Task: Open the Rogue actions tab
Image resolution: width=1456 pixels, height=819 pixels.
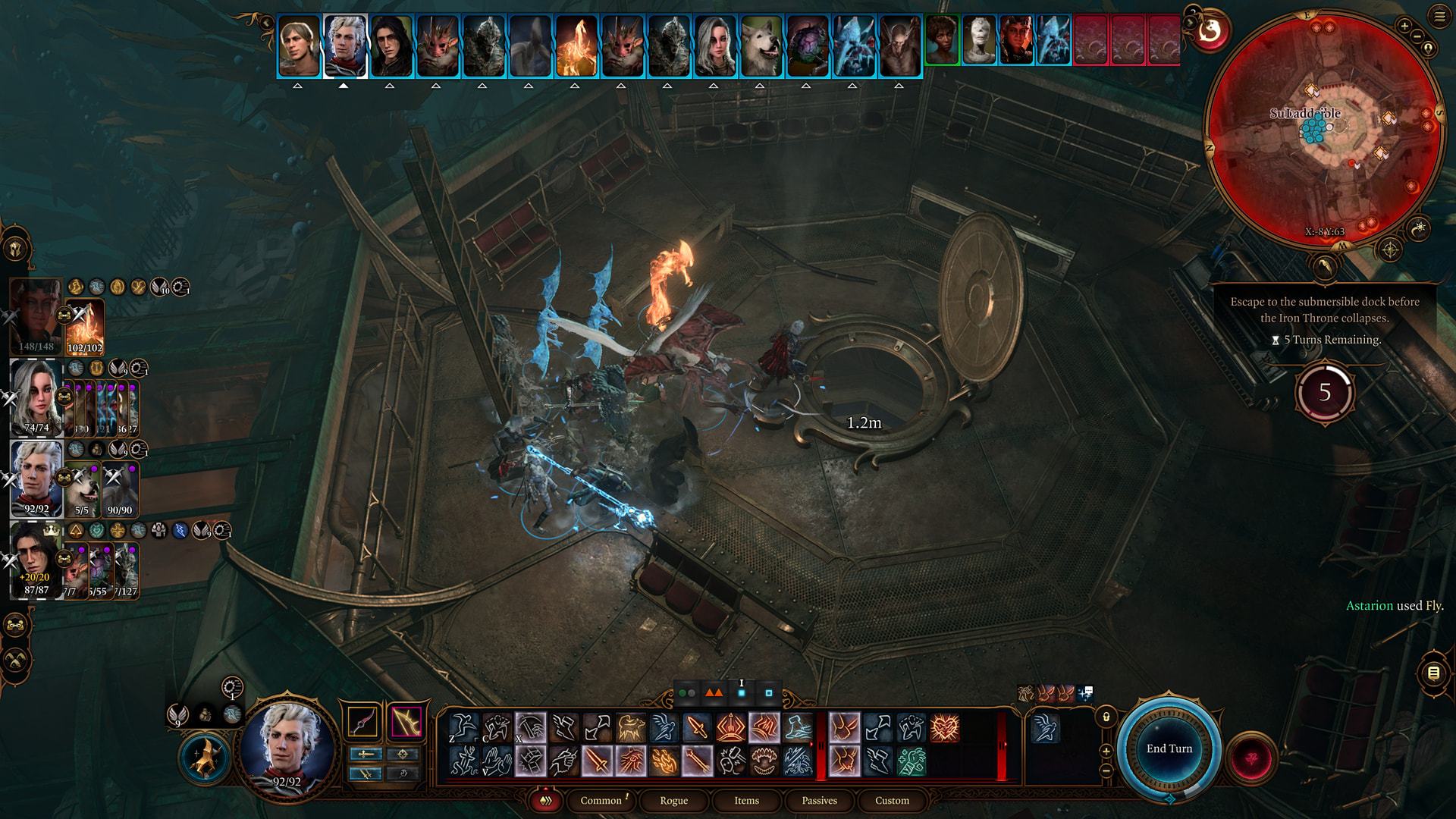Action: [x=673, y=800]
